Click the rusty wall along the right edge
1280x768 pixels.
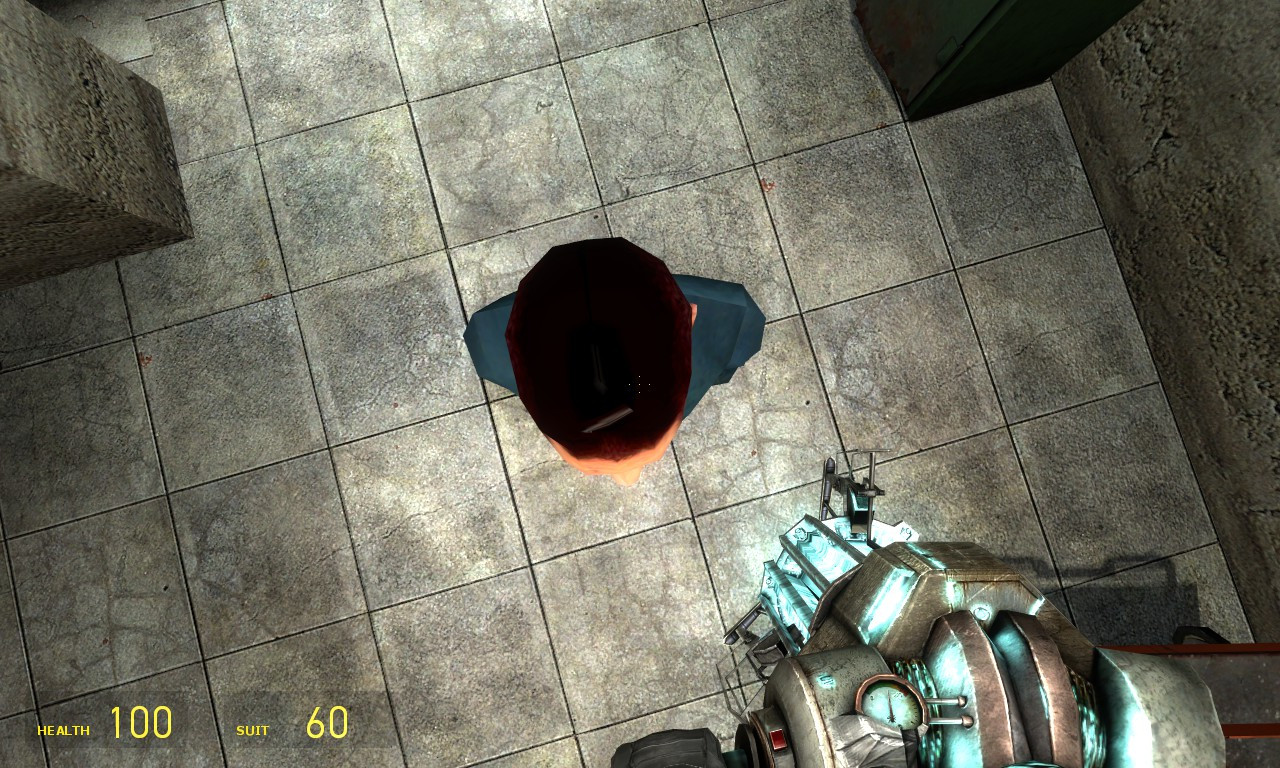[1230, 250]
